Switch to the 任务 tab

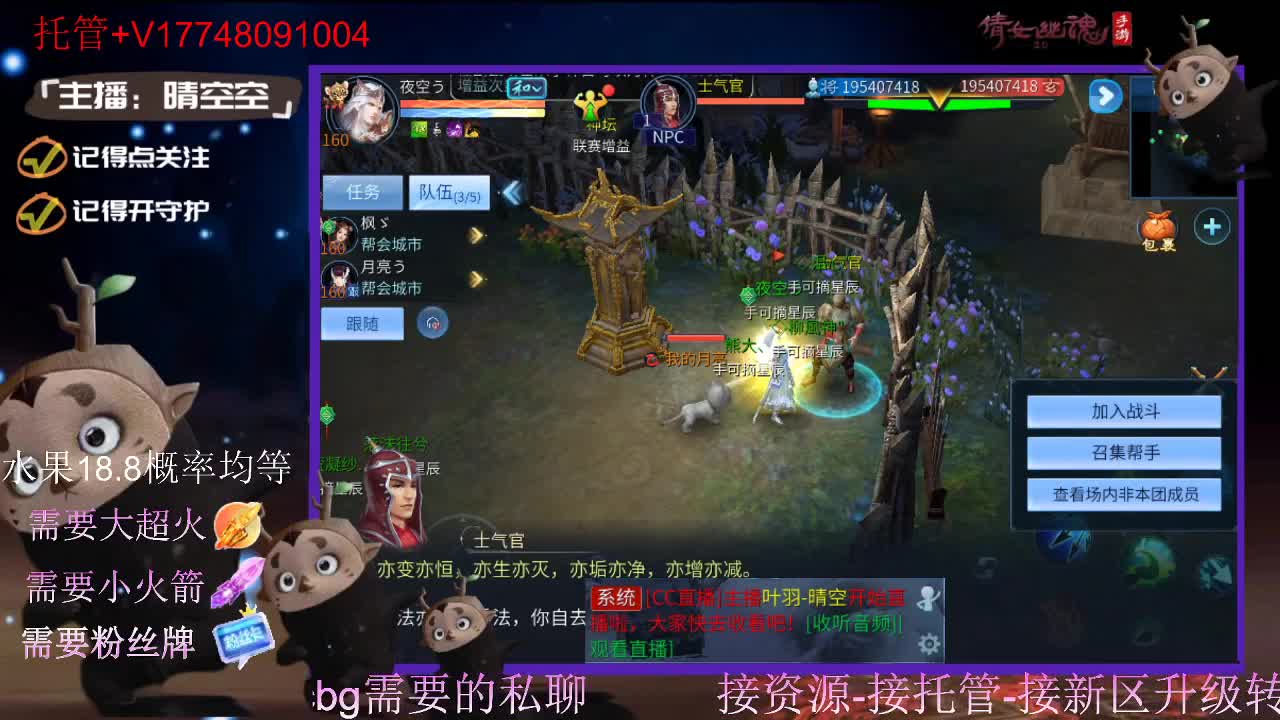(x=363, y=190)
